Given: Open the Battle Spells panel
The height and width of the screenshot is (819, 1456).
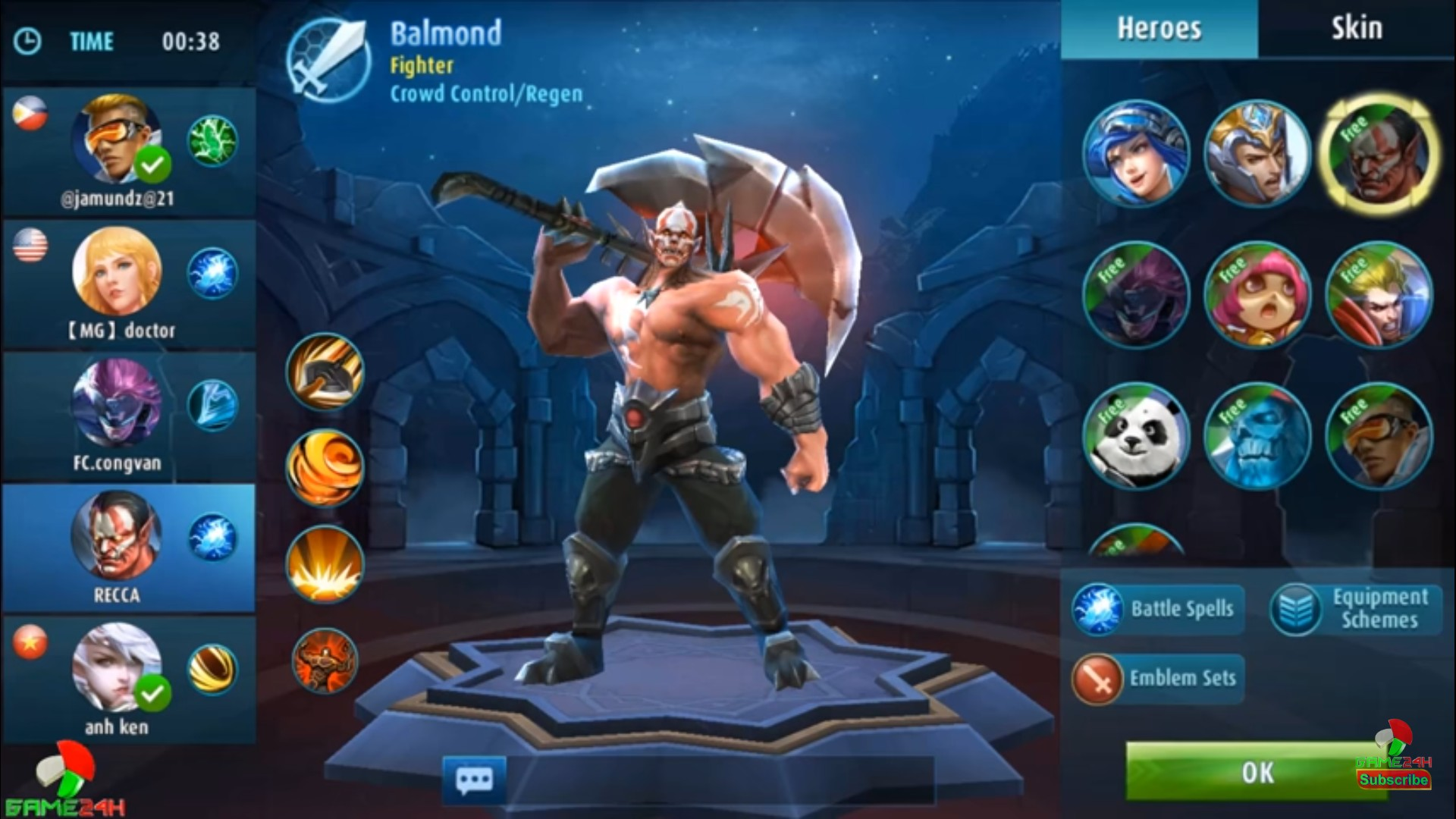Looking at the screenshot, I should point(1156,609).
